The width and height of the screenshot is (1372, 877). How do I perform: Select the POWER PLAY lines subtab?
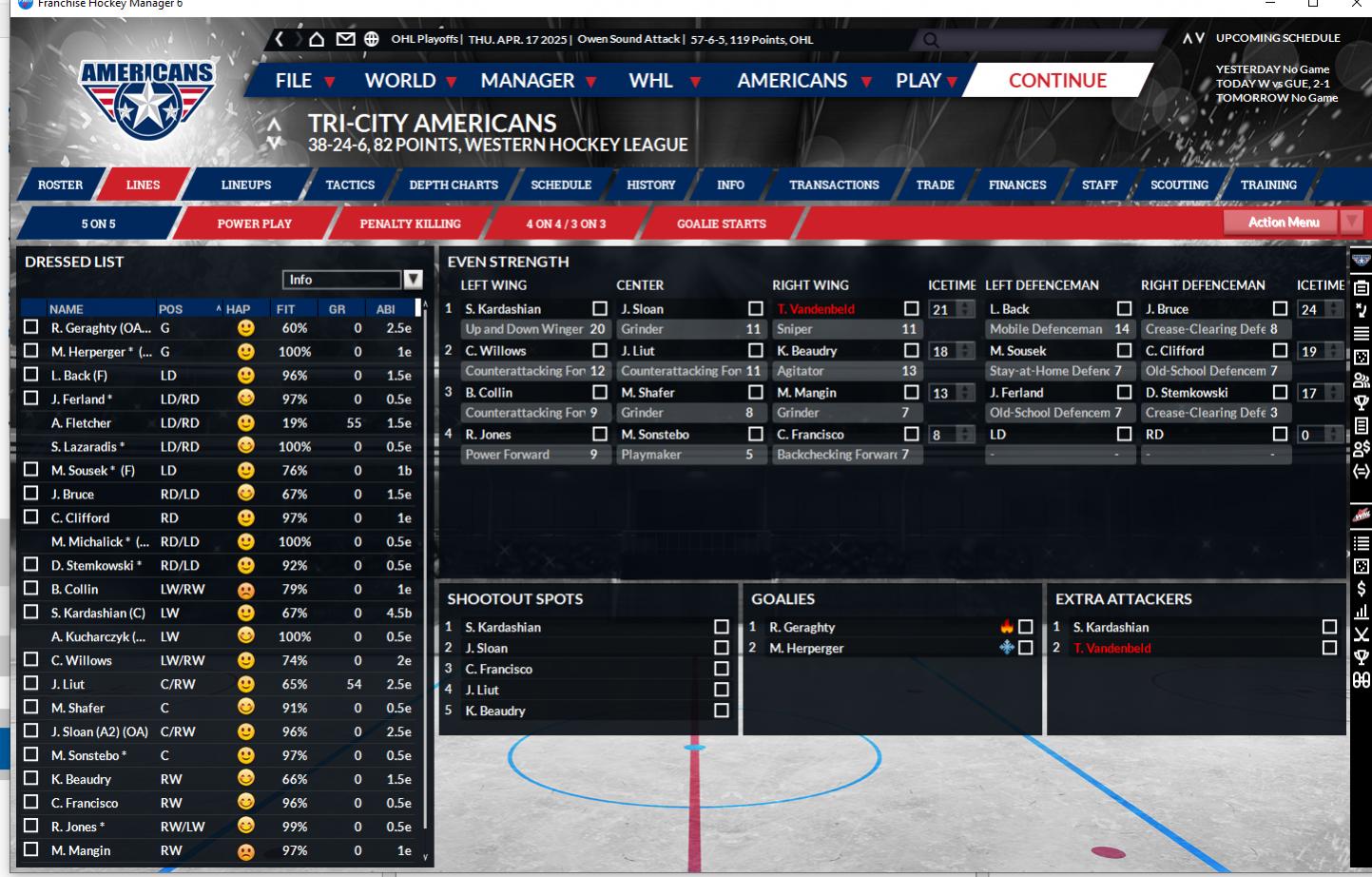coord(254,224)
